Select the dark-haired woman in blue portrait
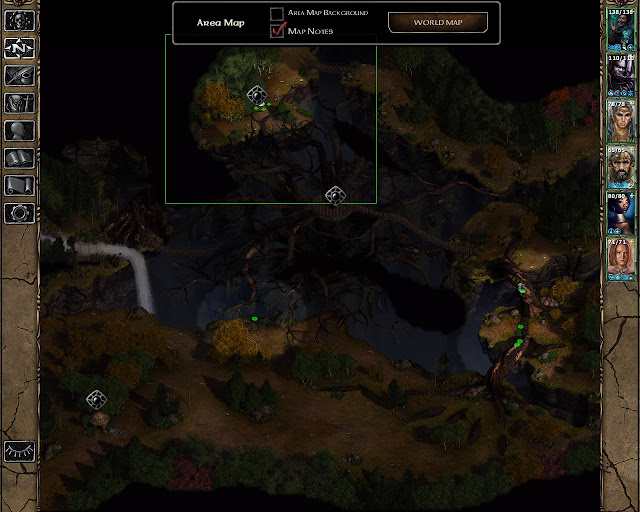The width and height of the screenshot is (640, 512). click(x=620, y=214)
